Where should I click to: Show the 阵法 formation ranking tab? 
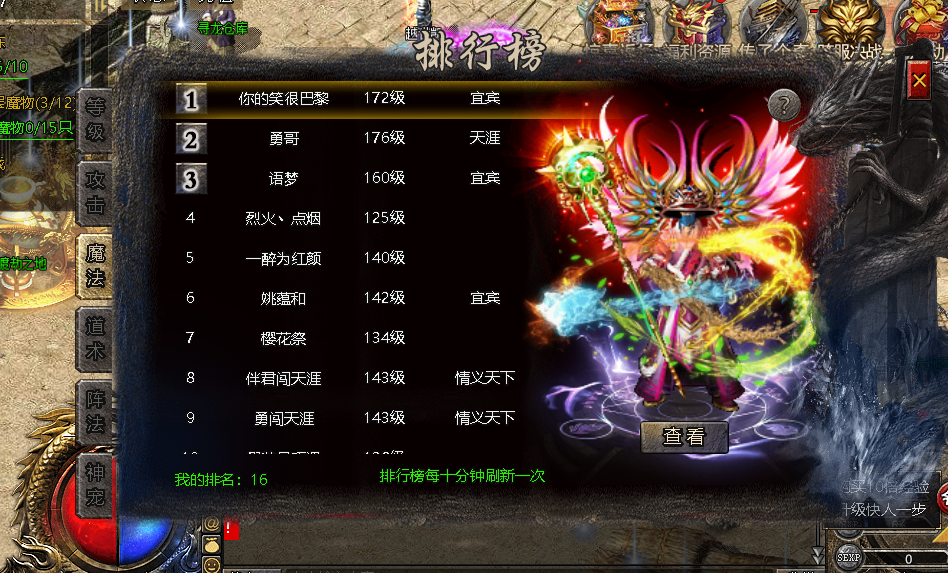point(95,411)
